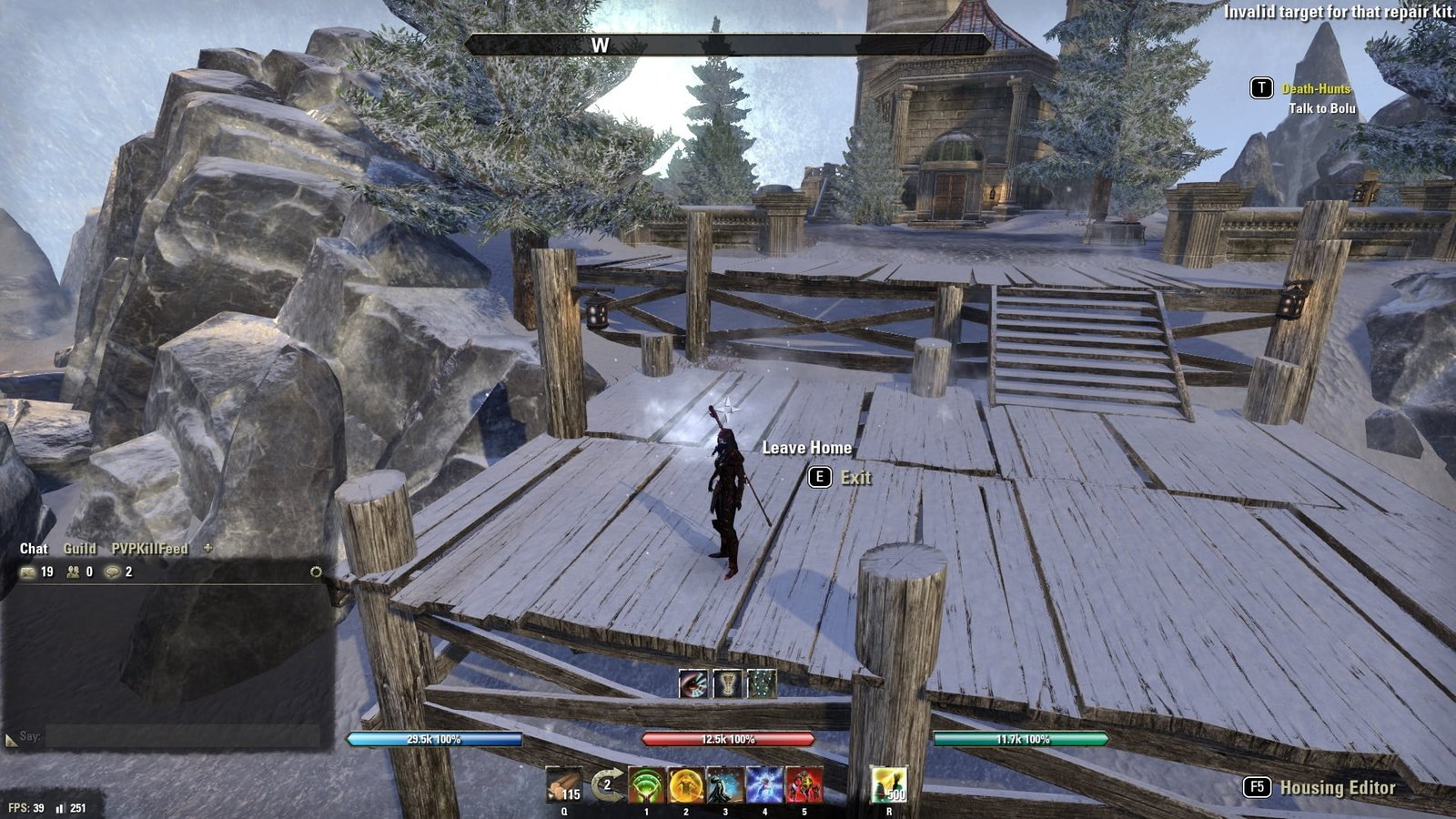Screen dimensions: 1456x819
Task: Trigger the yellow ultimate ability
Action: click(x=888, y=784)
